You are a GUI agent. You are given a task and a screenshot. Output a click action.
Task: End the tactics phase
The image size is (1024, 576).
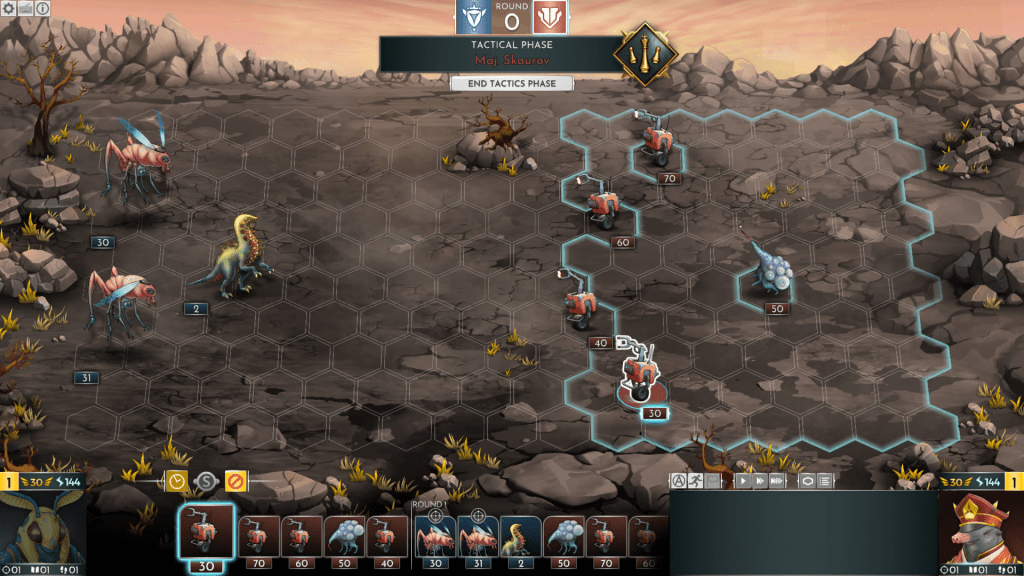pyautogui.click(x=511, y=84)
